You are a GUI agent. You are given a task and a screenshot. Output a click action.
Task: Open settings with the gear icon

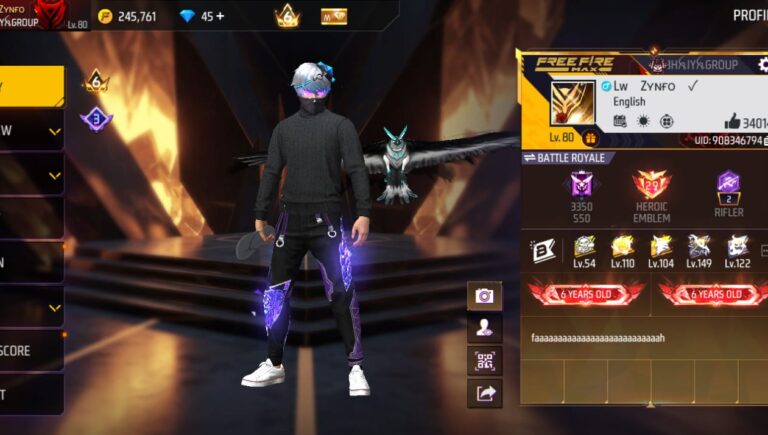click(762, 65)
